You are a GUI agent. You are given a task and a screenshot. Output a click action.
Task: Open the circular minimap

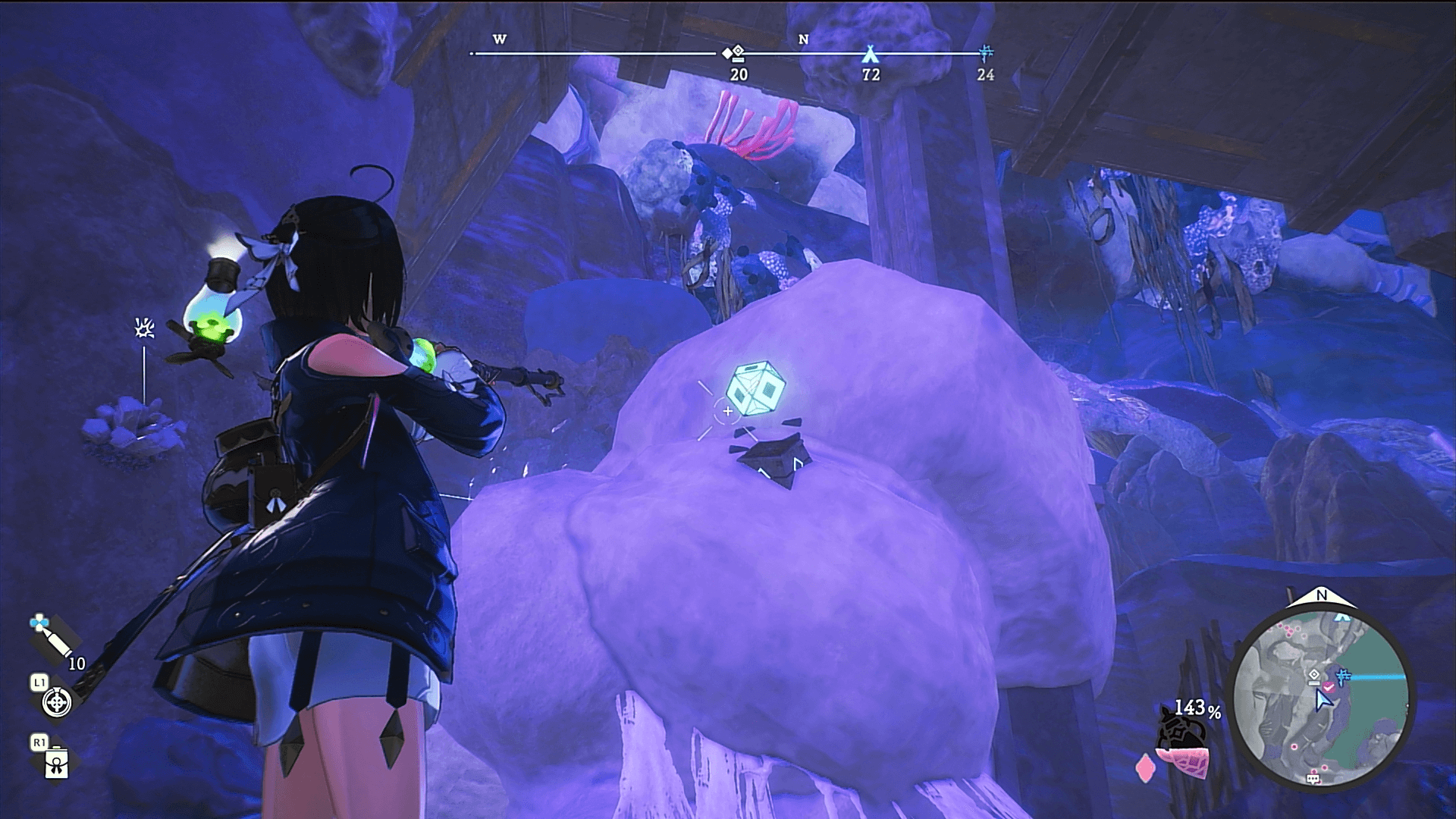(1322, 695)
